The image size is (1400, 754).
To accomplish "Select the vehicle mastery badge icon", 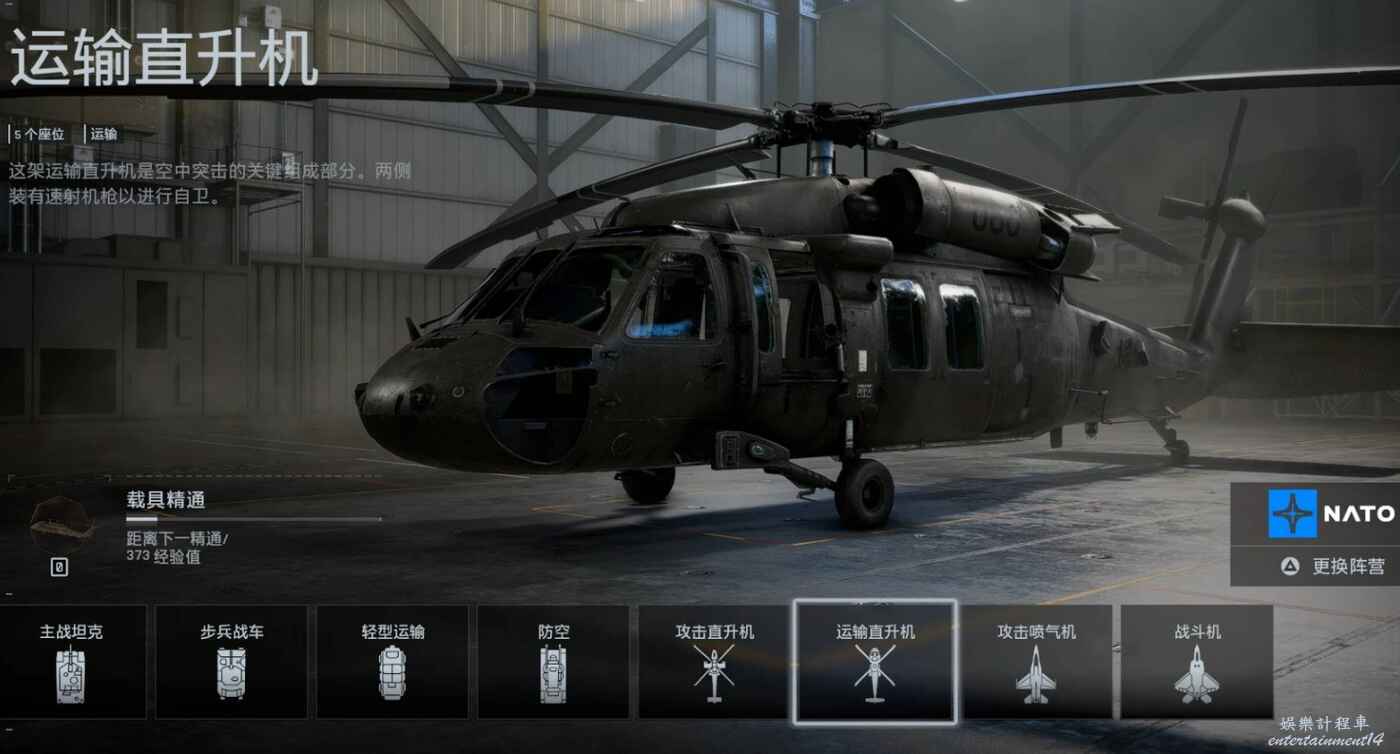I will click(61, 522).
